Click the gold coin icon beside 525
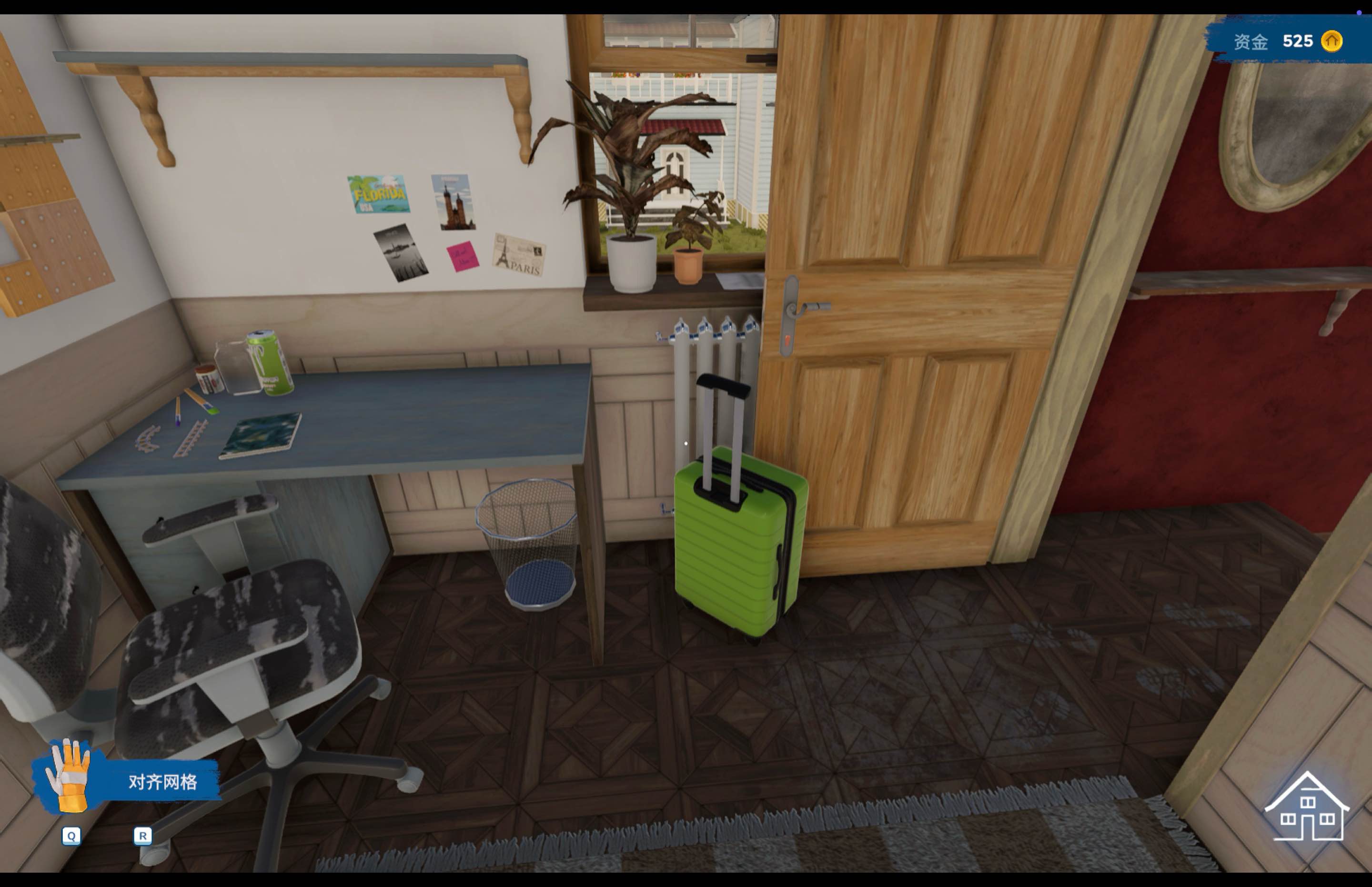This screenshot has height=887, width=1372. click(x=1331, y=41)
